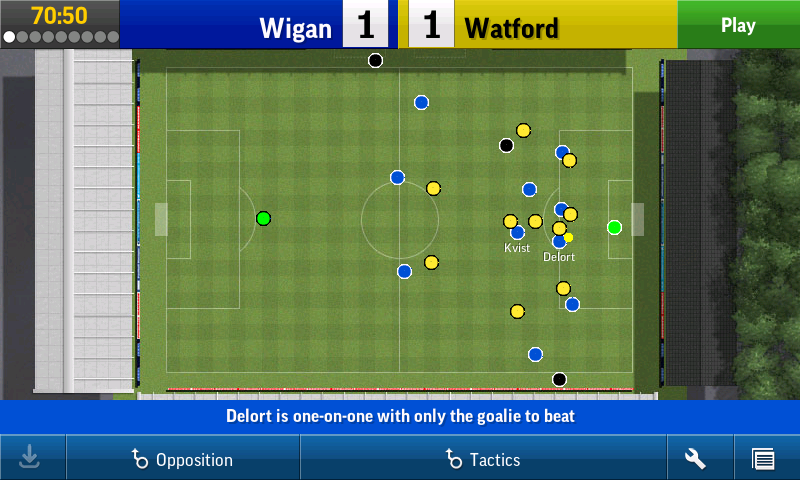Image resolution: width=800 pixels, height=480 pixels.
Task: Open the list menu icon
Action: [763, 459]
